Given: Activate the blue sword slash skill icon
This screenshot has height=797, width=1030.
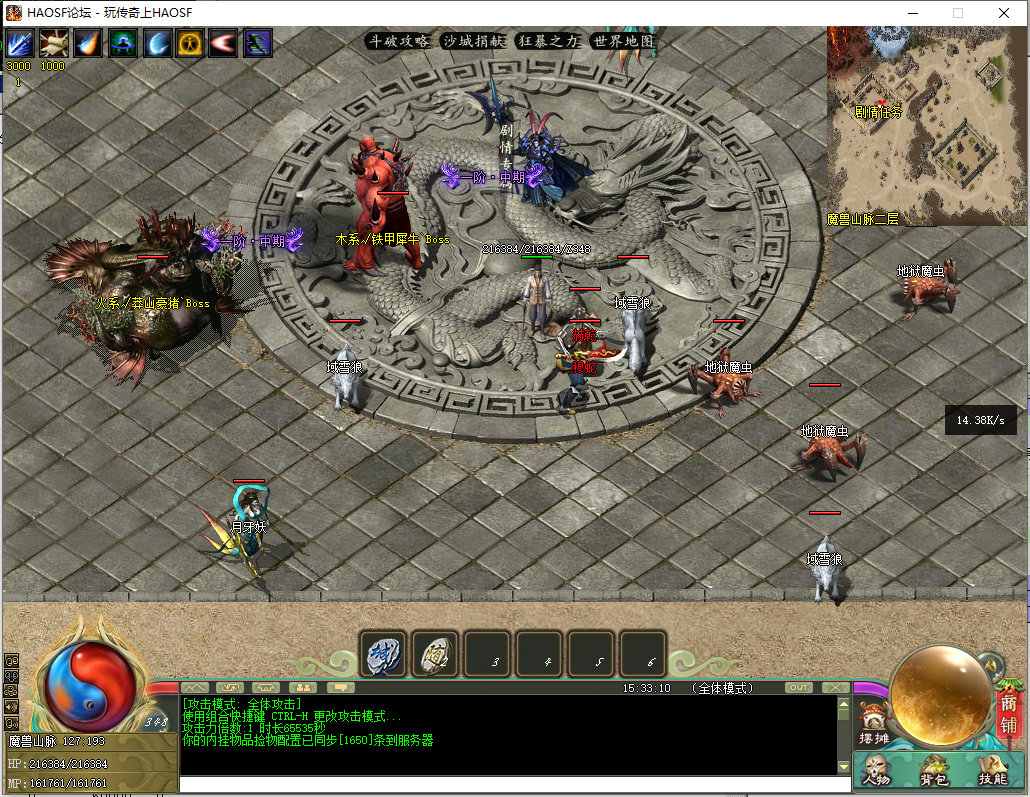Looking at the screenshot, I should (20, 43).
